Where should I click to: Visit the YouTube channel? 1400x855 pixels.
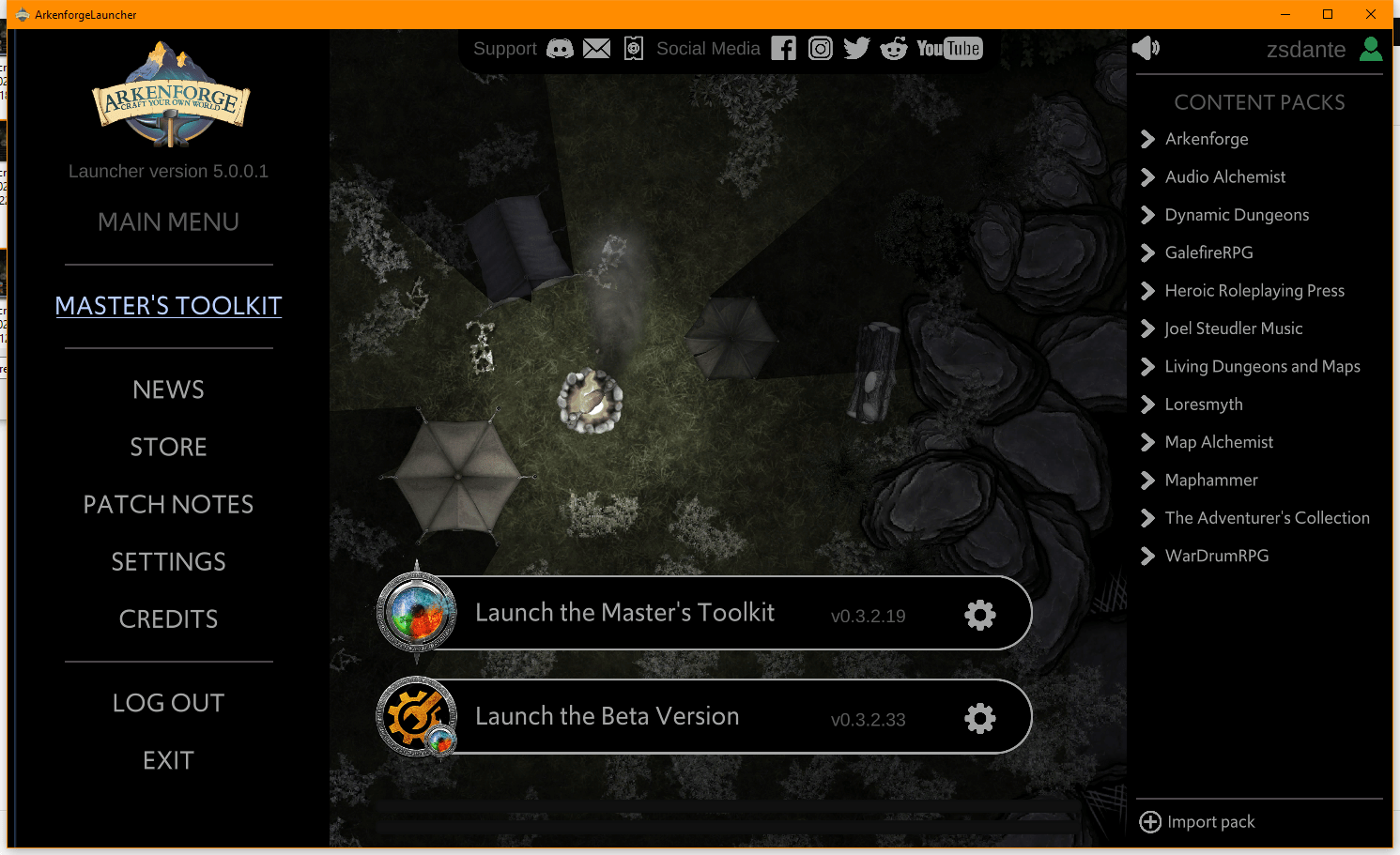pos(949,49)
